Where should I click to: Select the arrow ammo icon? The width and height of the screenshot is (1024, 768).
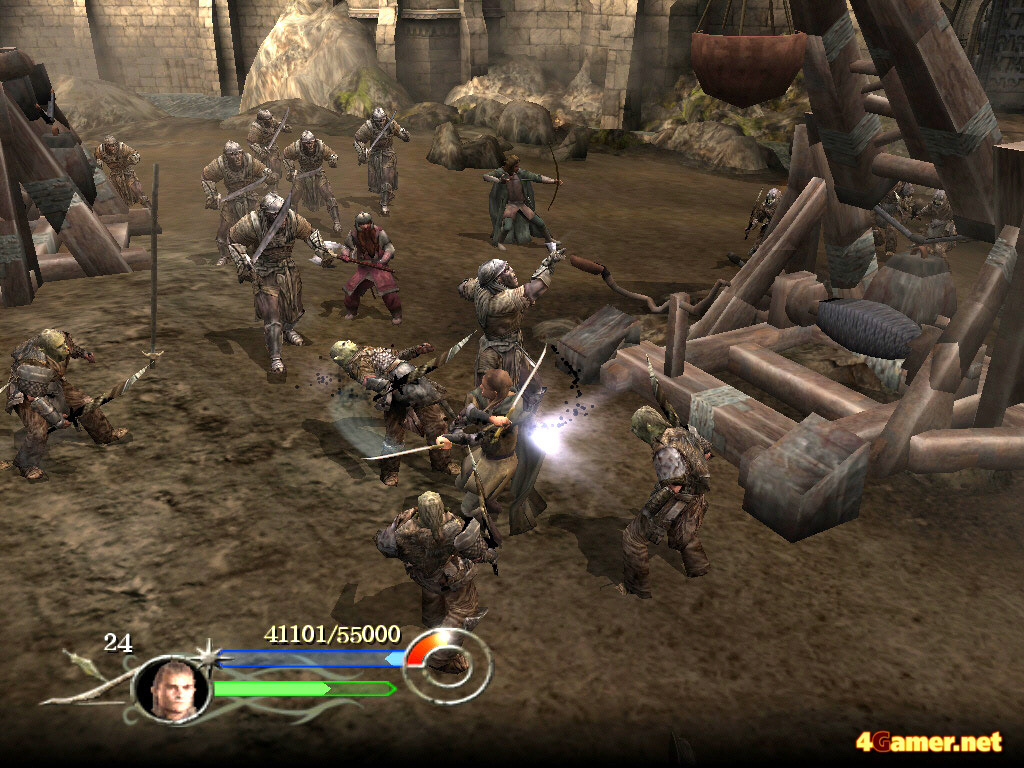(79, 660)
